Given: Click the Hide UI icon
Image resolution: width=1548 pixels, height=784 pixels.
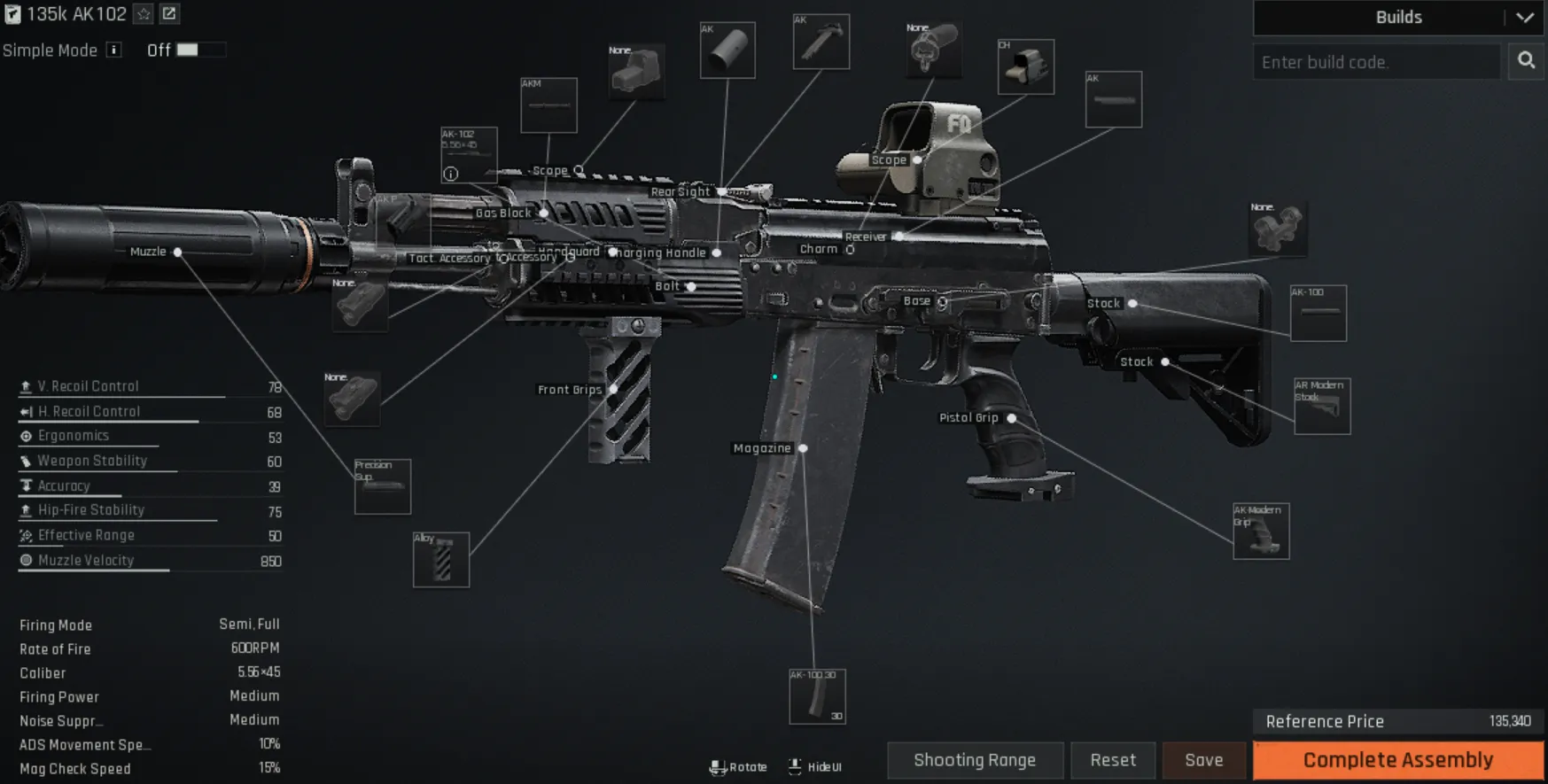Looking at the screenshot, I should (795, 765).
